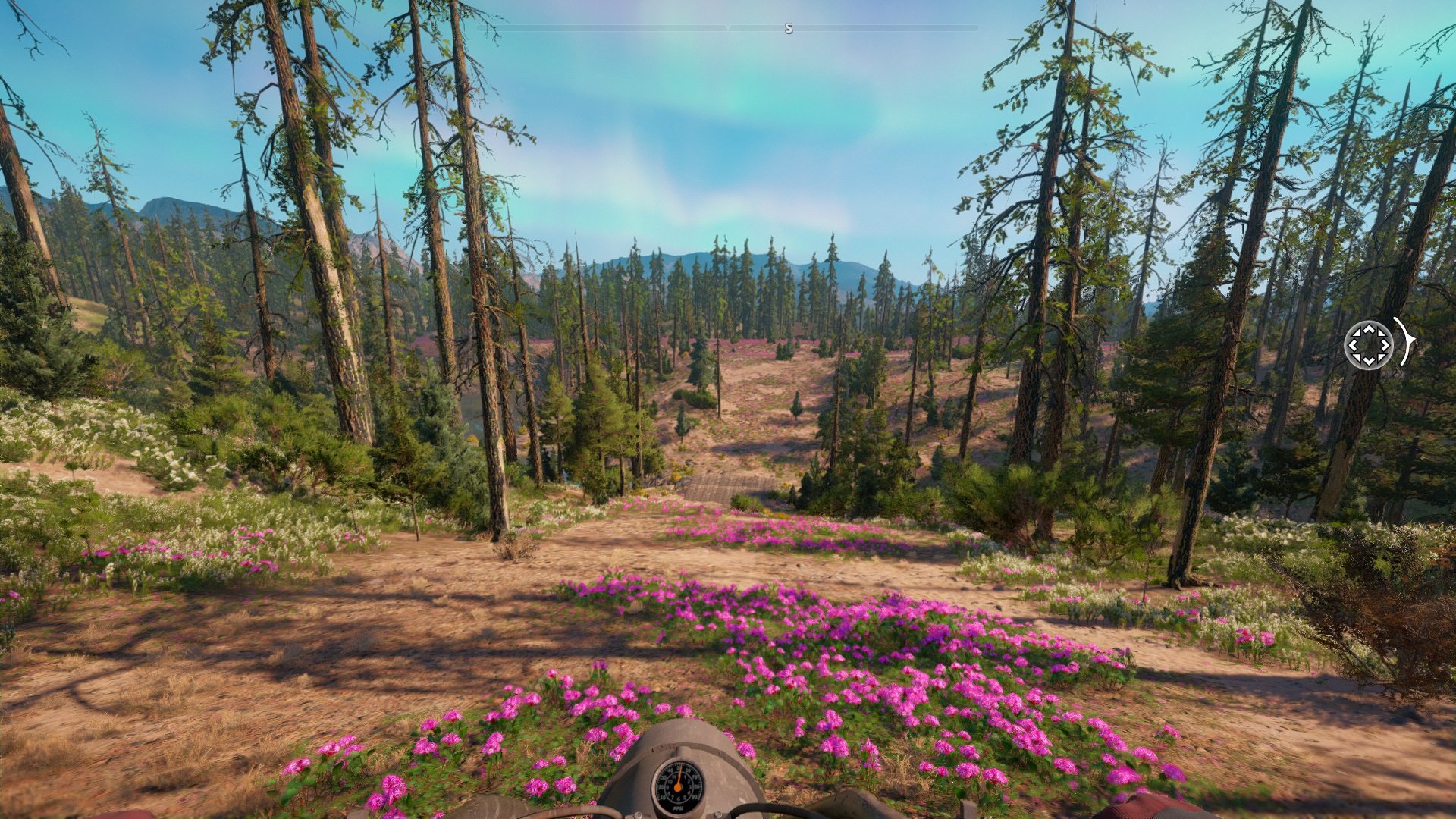Image resolution: width=1456 pixels, height=819 pixels.
Task: Click the circular directional pad widget
Action: pos(1369,346)
